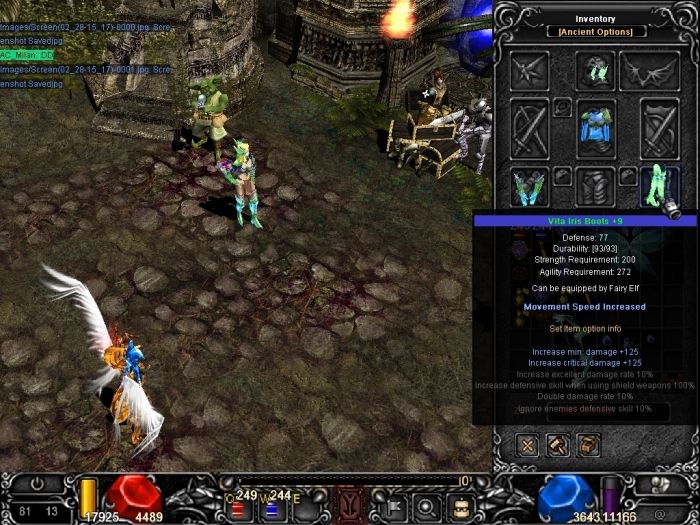Image resolution: width=700 pixels, height=525 pixels.
Task: Open the red emblem skill slot
Action: pyautogui.click(x=351, y=502)
